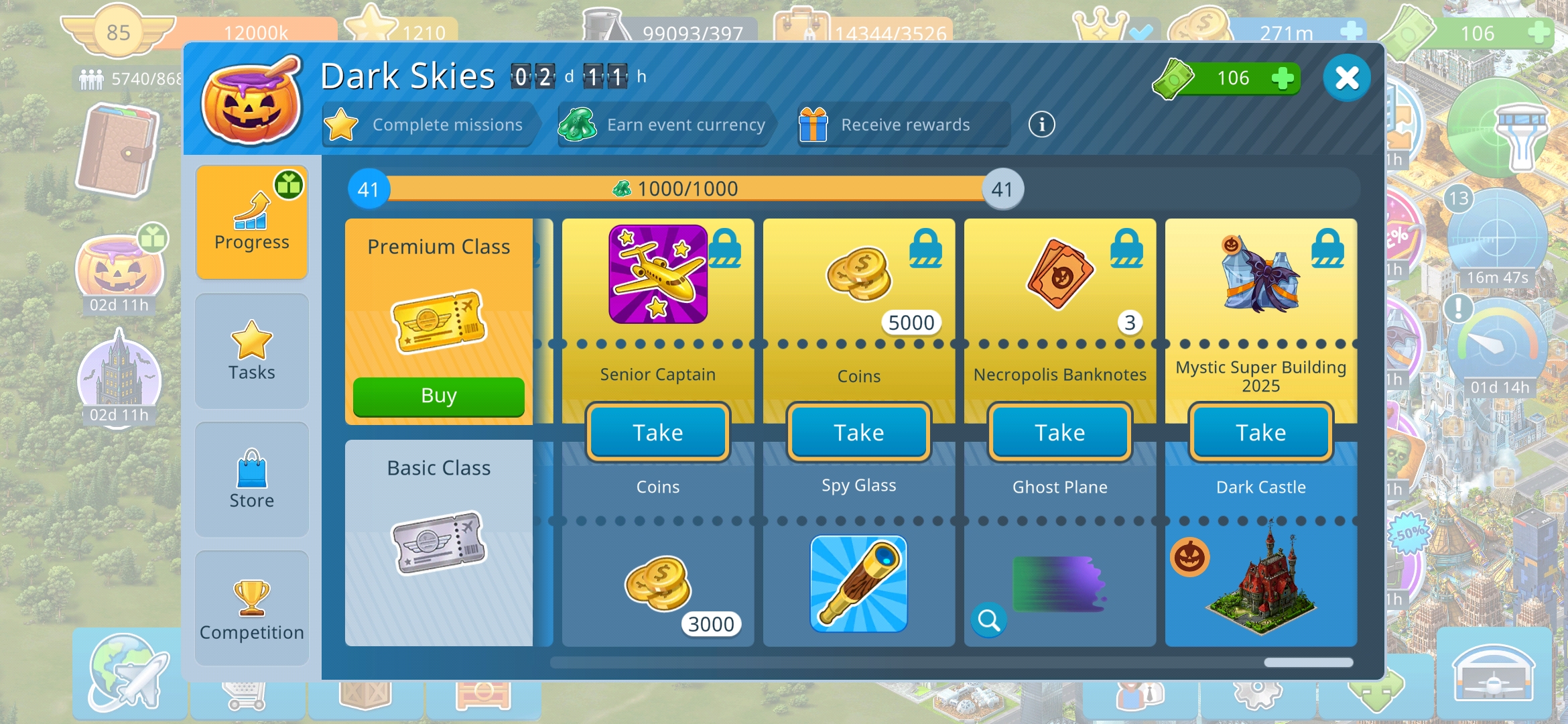Image resolution: width=1568 pixels, height=724 pixels.
Task: Take the Senior Captain reward
Action: [657, 432]
